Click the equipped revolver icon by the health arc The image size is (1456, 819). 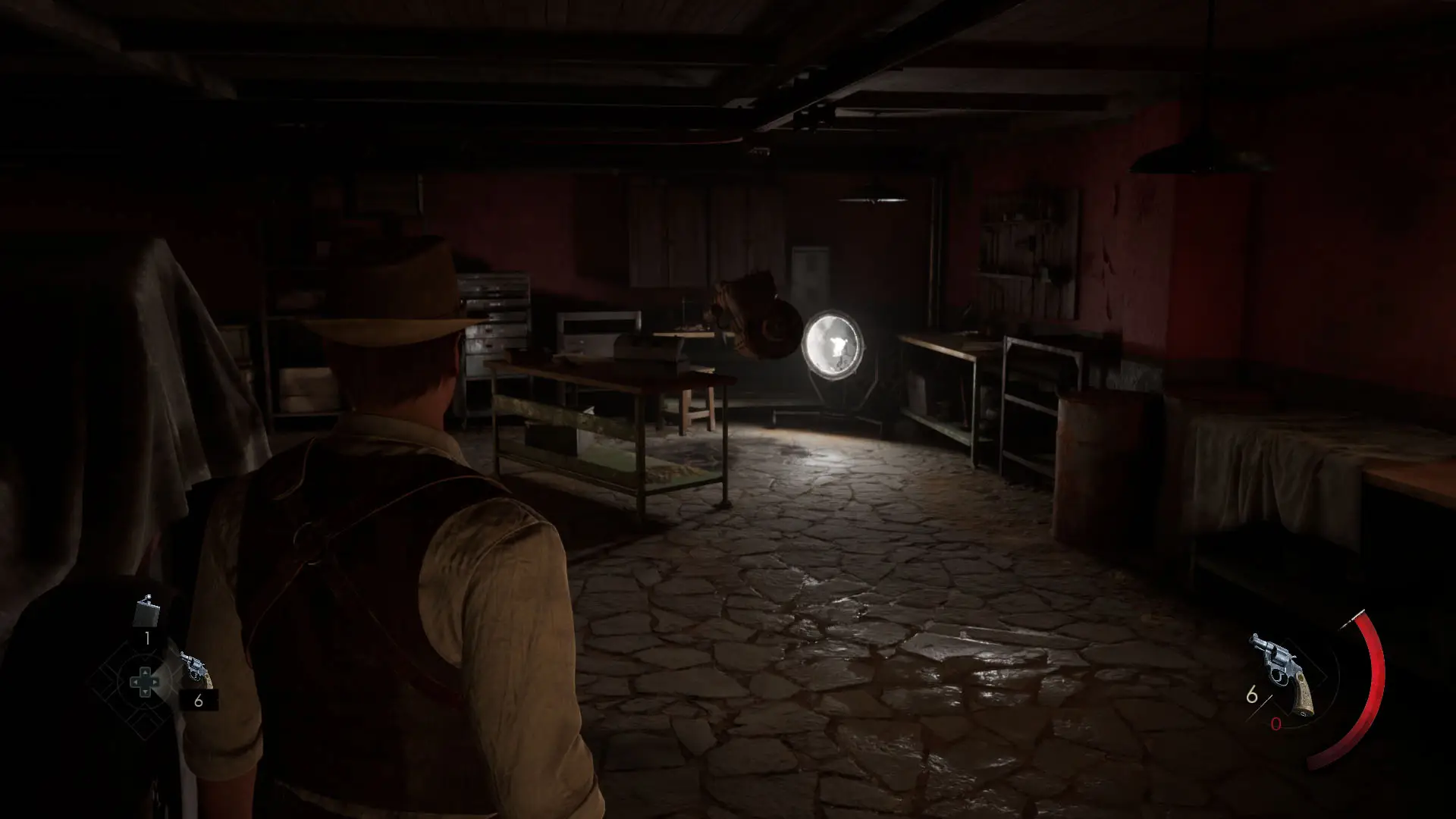point(1285,672)
